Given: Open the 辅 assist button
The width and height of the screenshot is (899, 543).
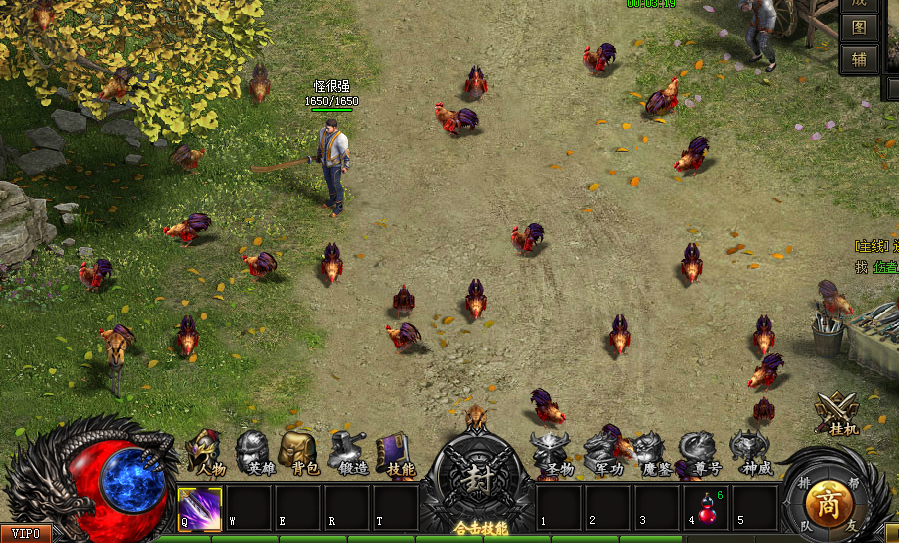Looking at the screenshot, I should [859, 59].
